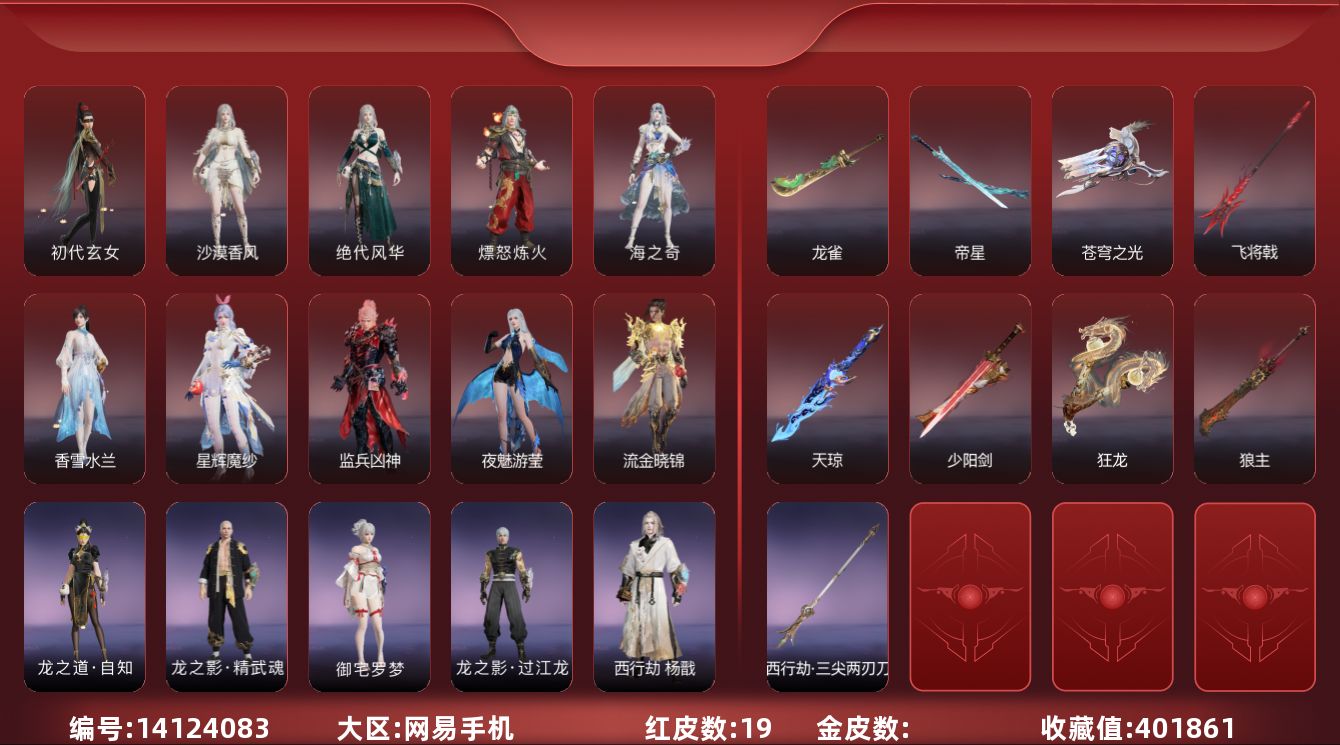The width and height of the screenshot is (1340, 745).
Task: Choose the 星辉魔纱 skin card
Action: (x=227, y=388)
